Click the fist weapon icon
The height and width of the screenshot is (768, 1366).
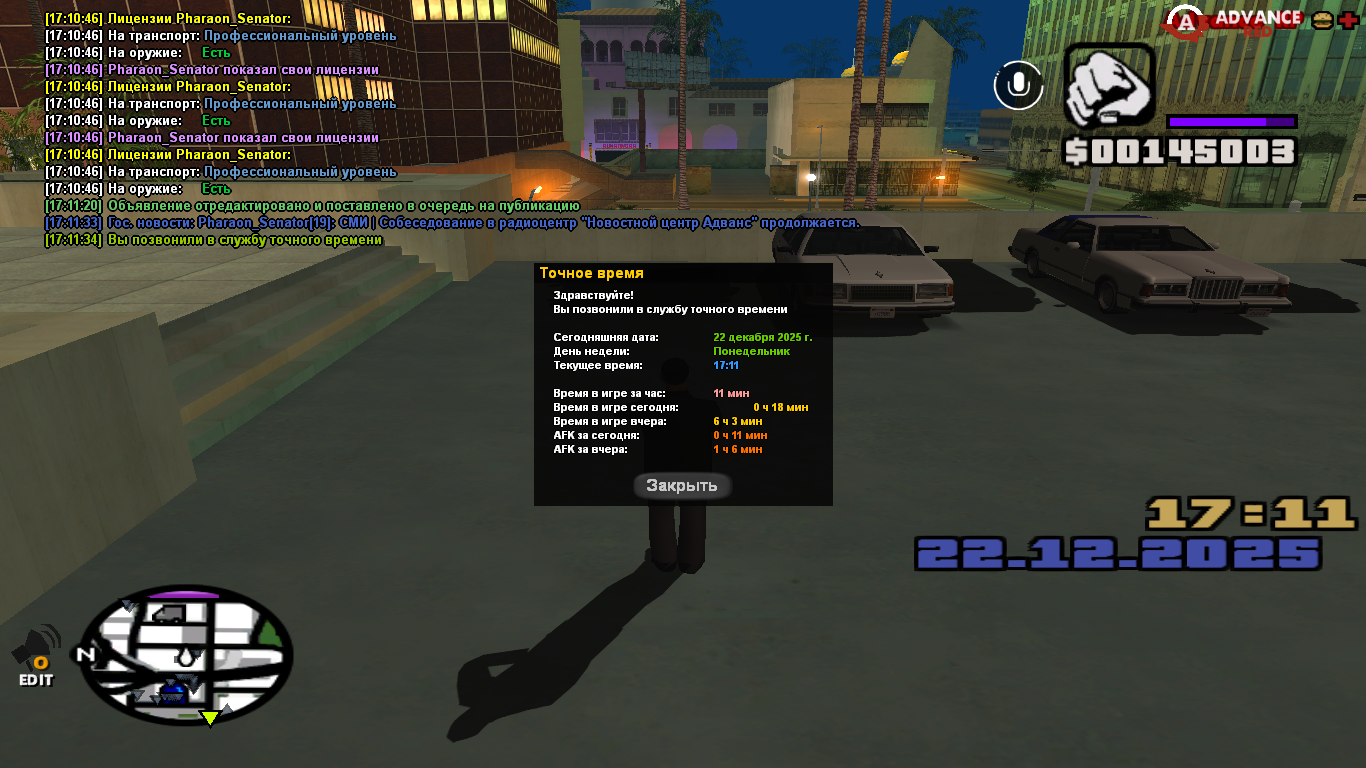point(1108,87)
